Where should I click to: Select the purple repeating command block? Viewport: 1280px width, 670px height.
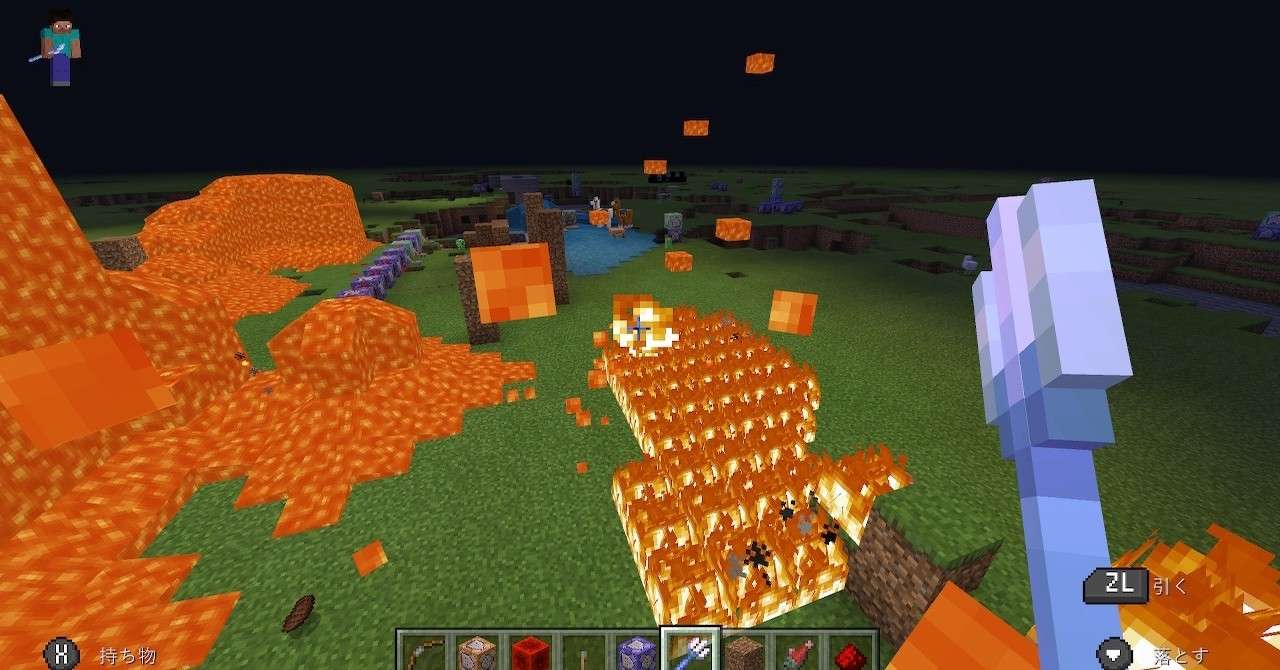click(x=636, y=653)
